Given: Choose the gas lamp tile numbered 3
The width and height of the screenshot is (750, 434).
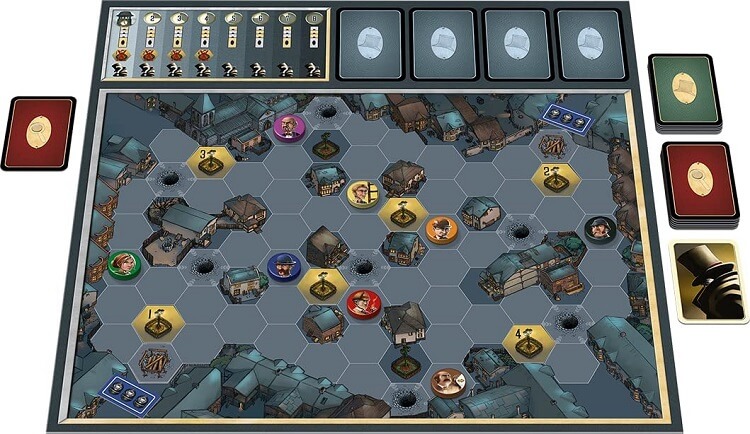Looking at the screenshot, I should [x=210, y=160].
